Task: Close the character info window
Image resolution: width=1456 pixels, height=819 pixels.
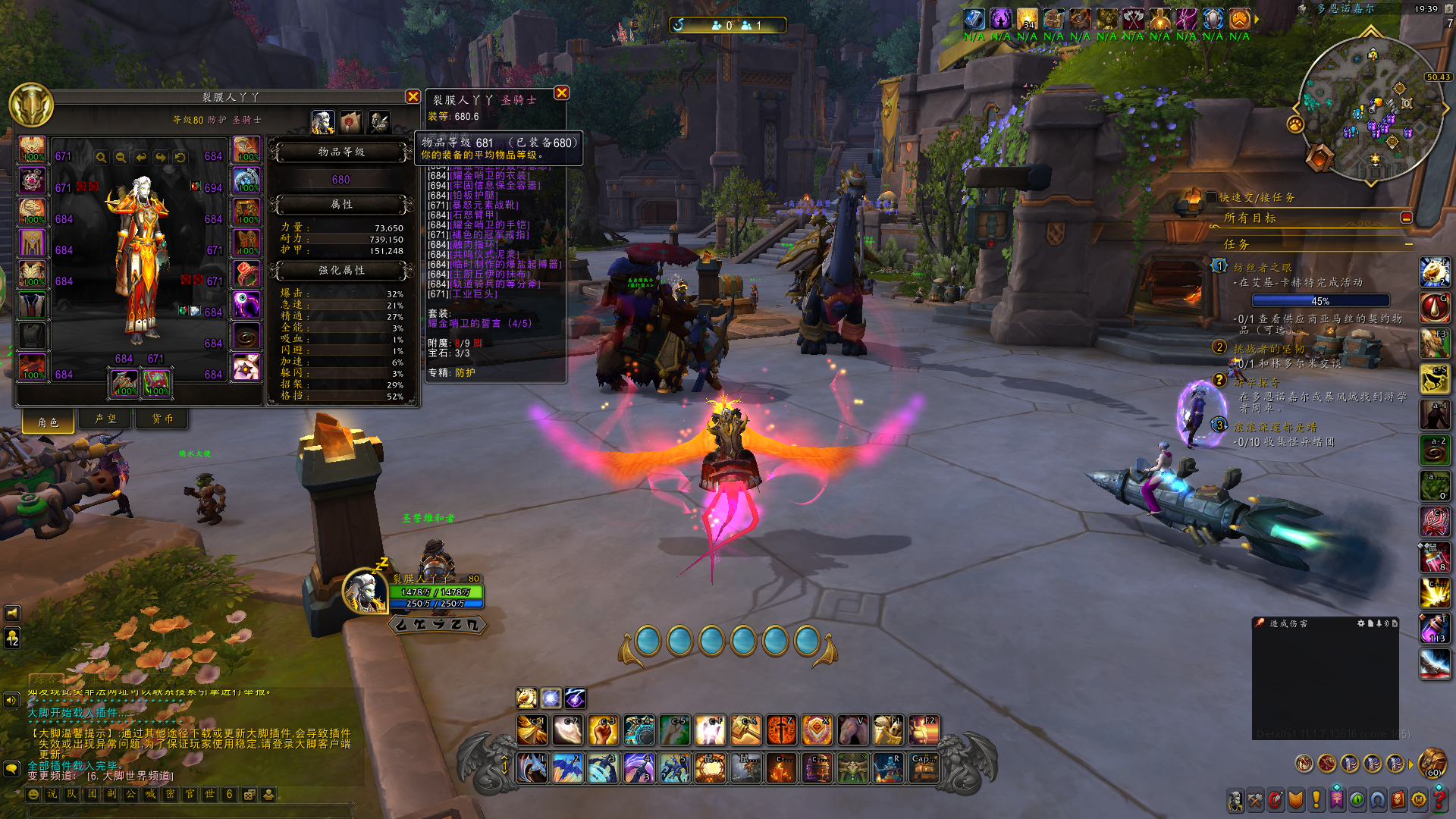Action: tap(413, 96)
